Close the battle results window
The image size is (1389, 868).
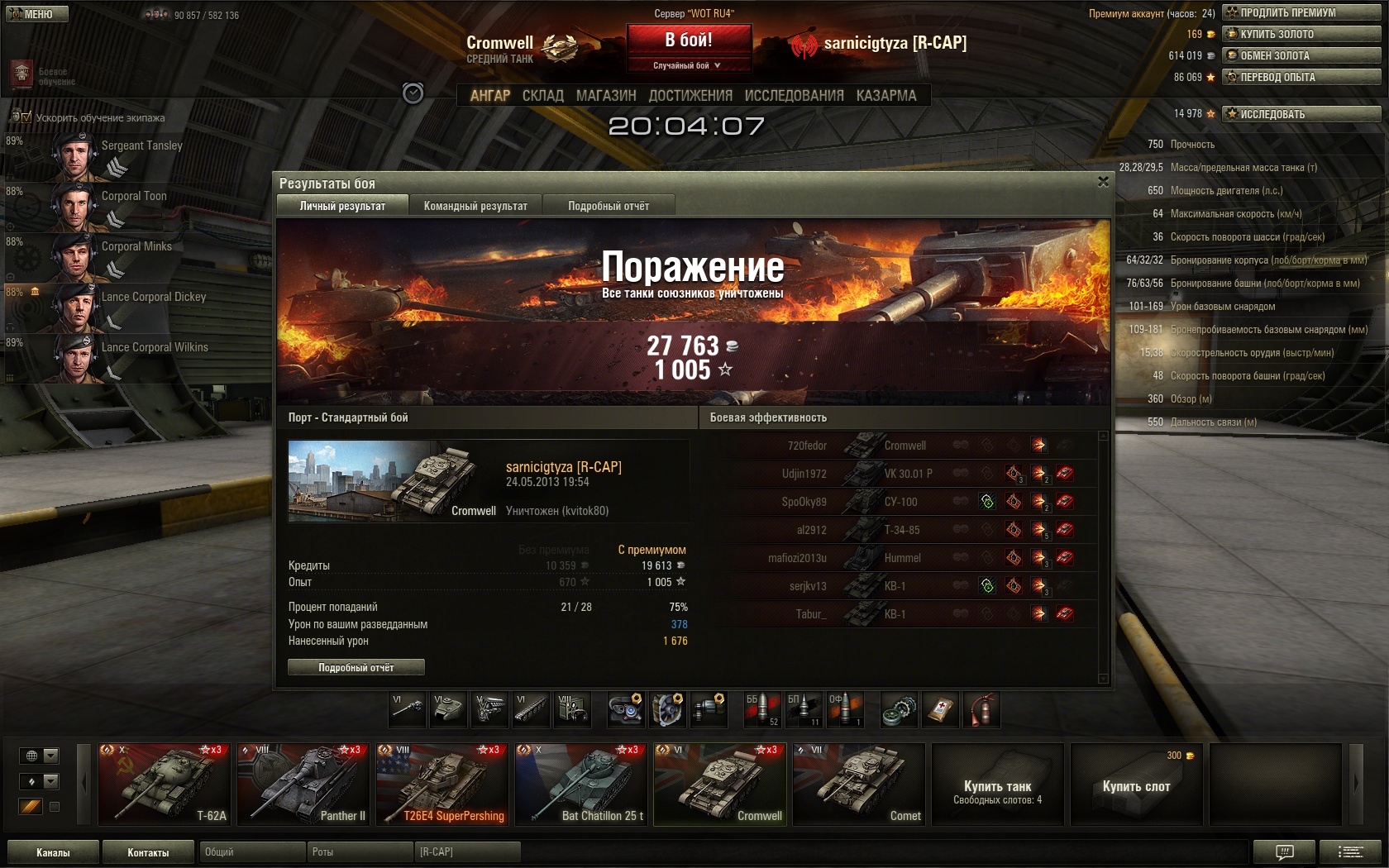[1103, 182]
